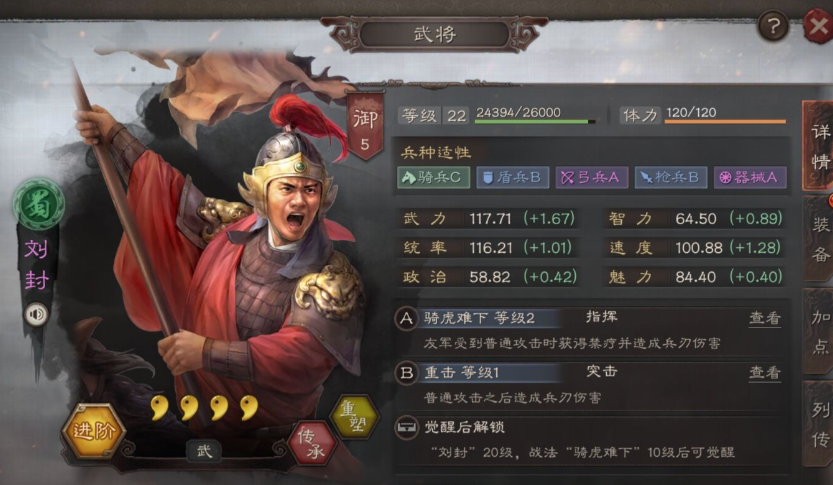Click the 御 5 cost badge
Image resolution: width=833 pixels, height=485 pixels.
[x=365, y=128]
